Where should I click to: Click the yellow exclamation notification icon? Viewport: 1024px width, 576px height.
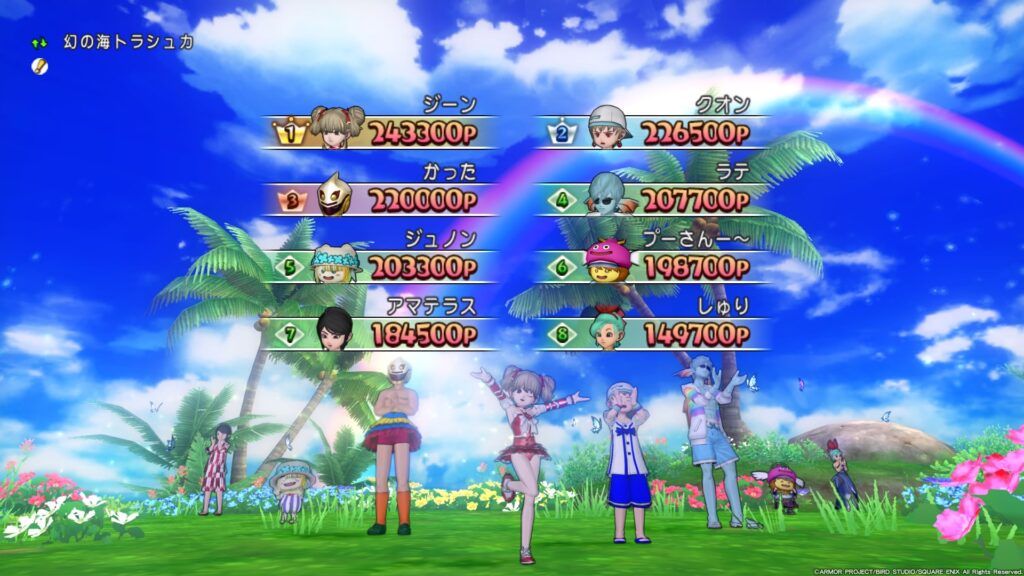coord(39,66)
